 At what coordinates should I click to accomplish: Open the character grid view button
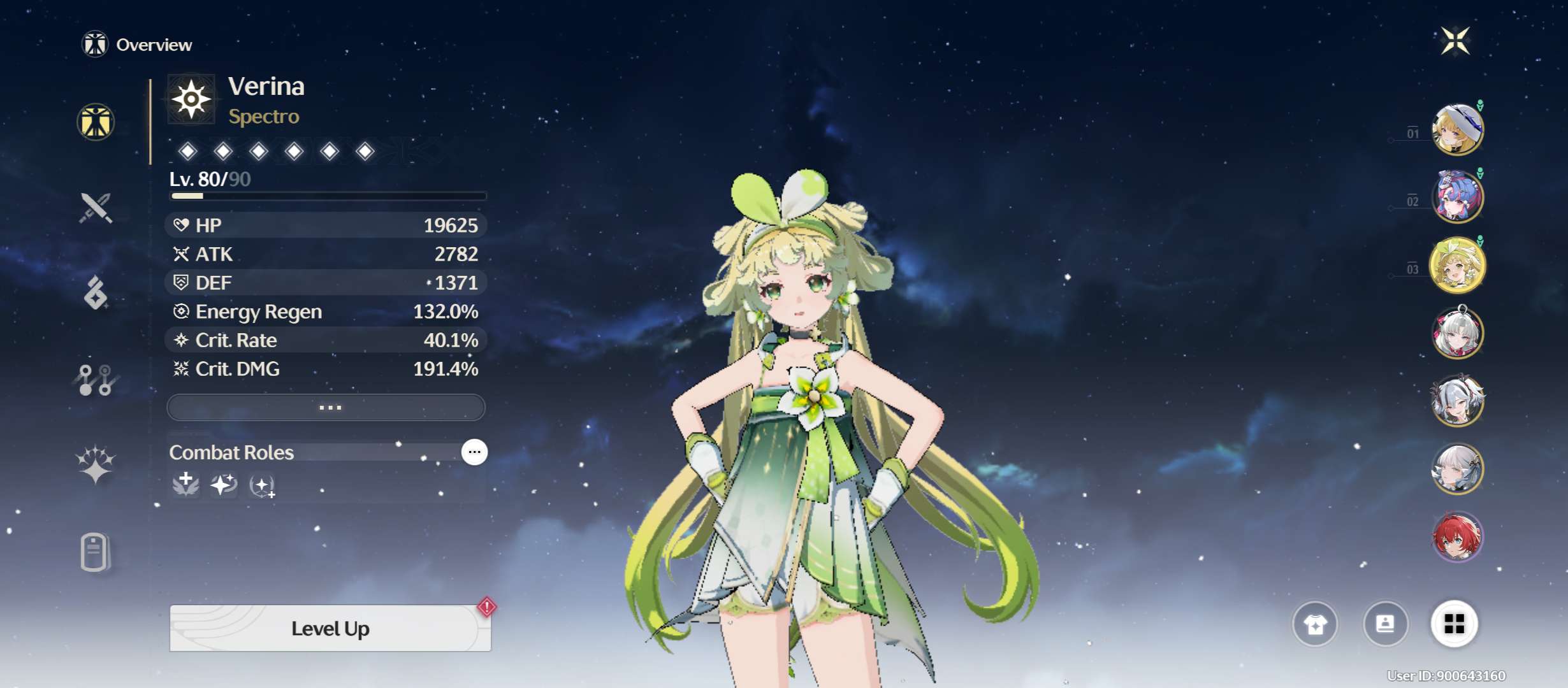(x=1454, y=624)
